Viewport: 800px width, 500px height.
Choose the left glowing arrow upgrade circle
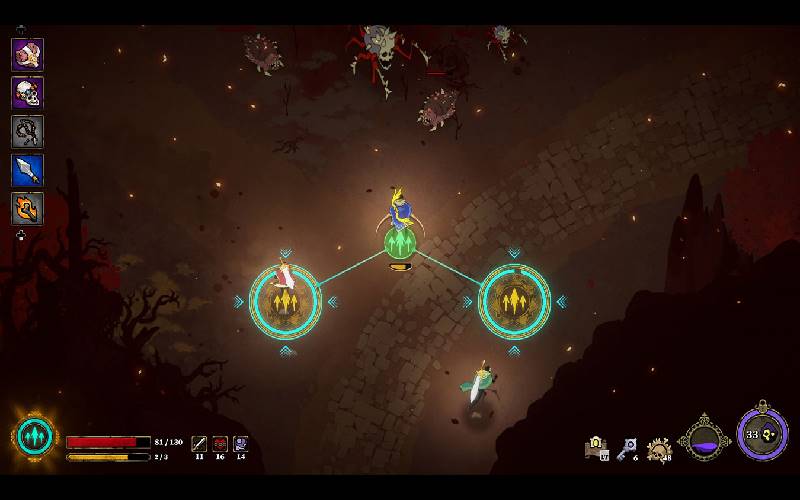(x=285, y=301)
